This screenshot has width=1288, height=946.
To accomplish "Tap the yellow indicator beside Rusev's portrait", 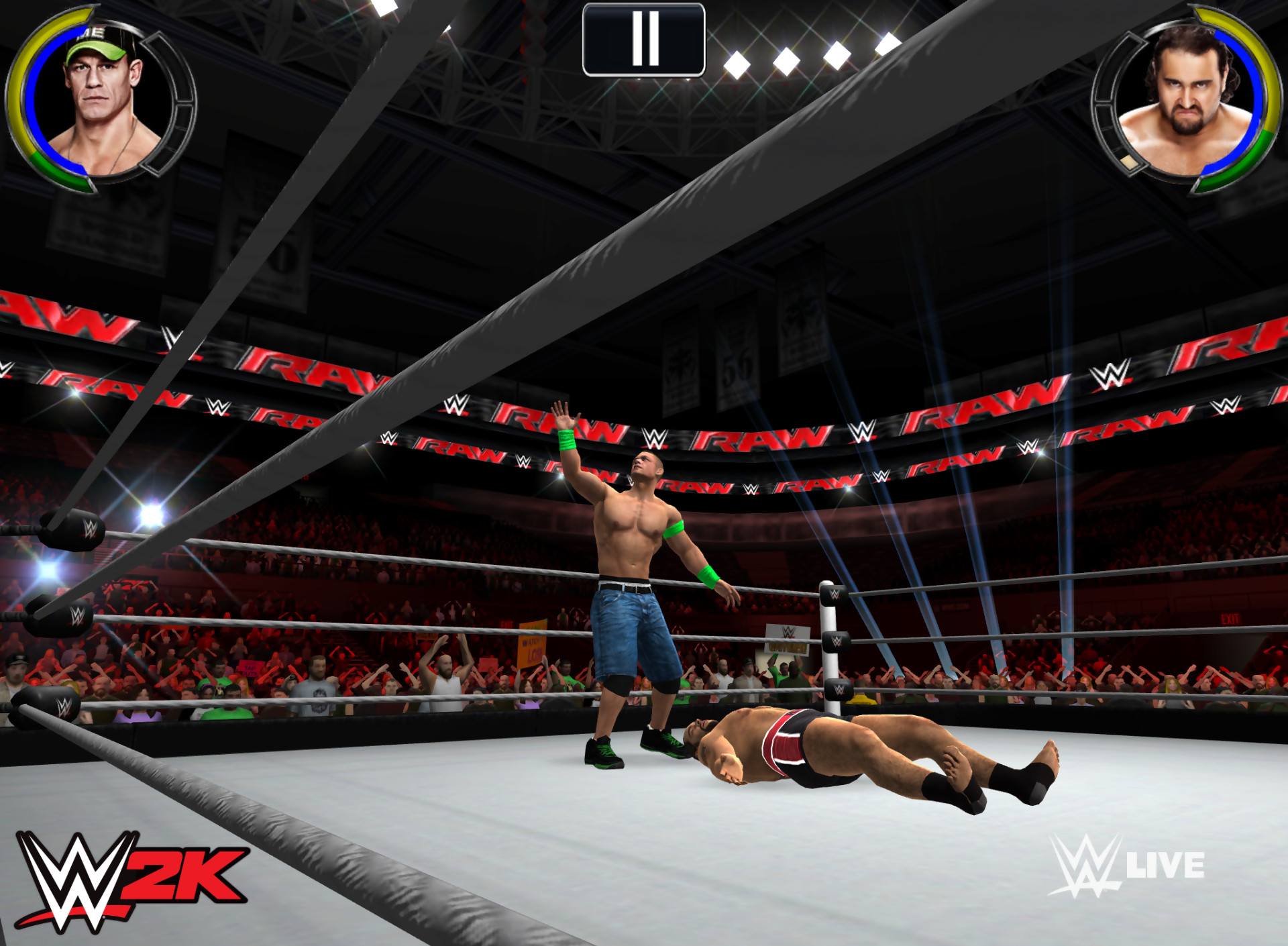I will tap(1130, 164).
